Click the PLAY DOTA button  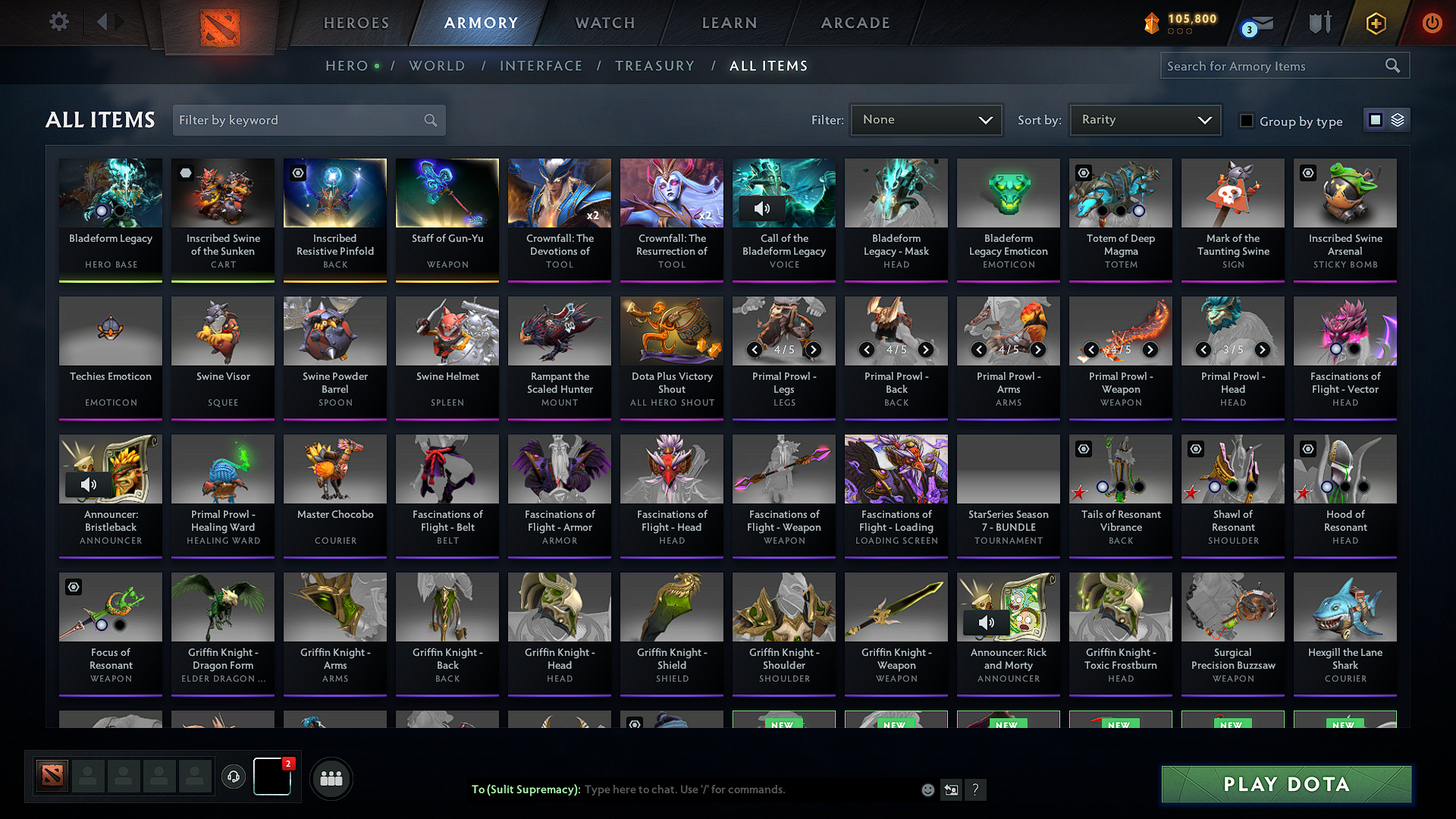point(1285,784)
